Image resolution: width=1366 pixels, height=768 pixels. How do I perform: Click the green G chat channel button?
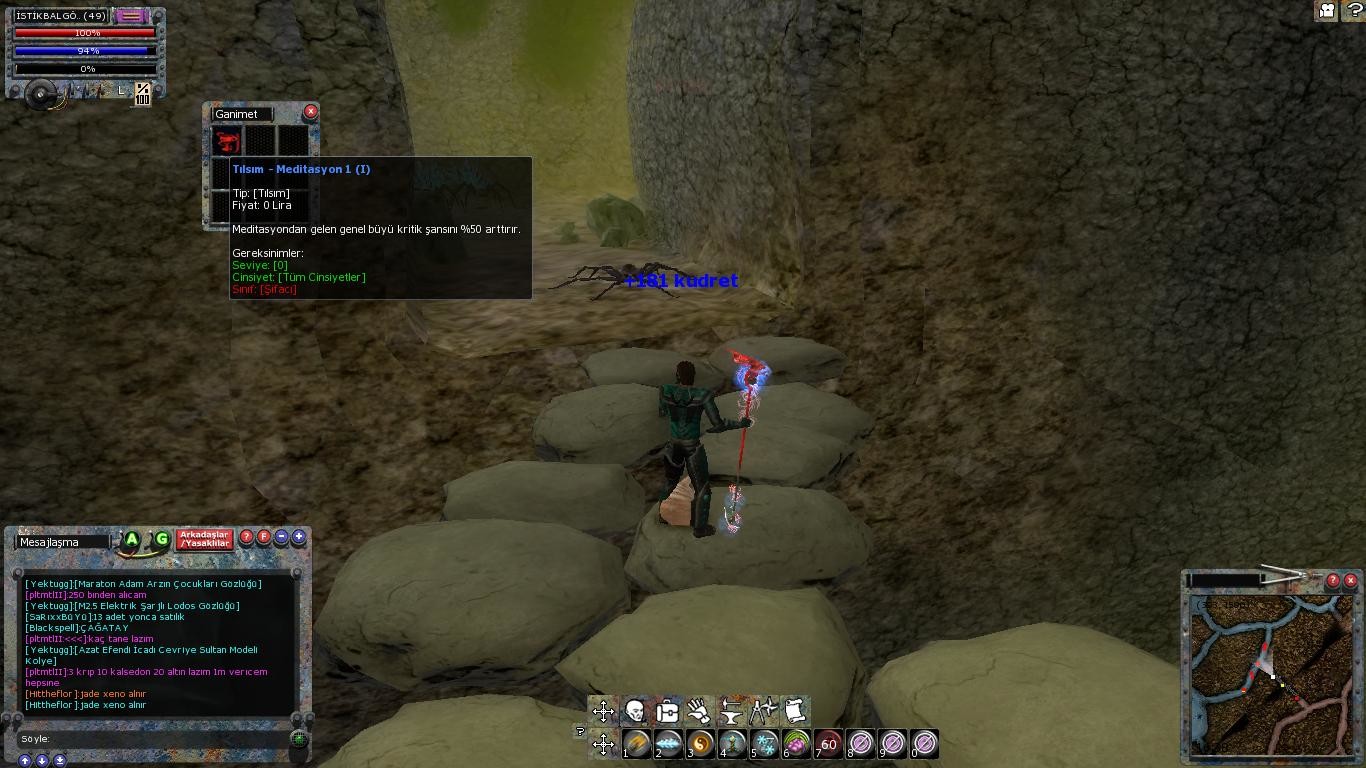pos(161,540)
